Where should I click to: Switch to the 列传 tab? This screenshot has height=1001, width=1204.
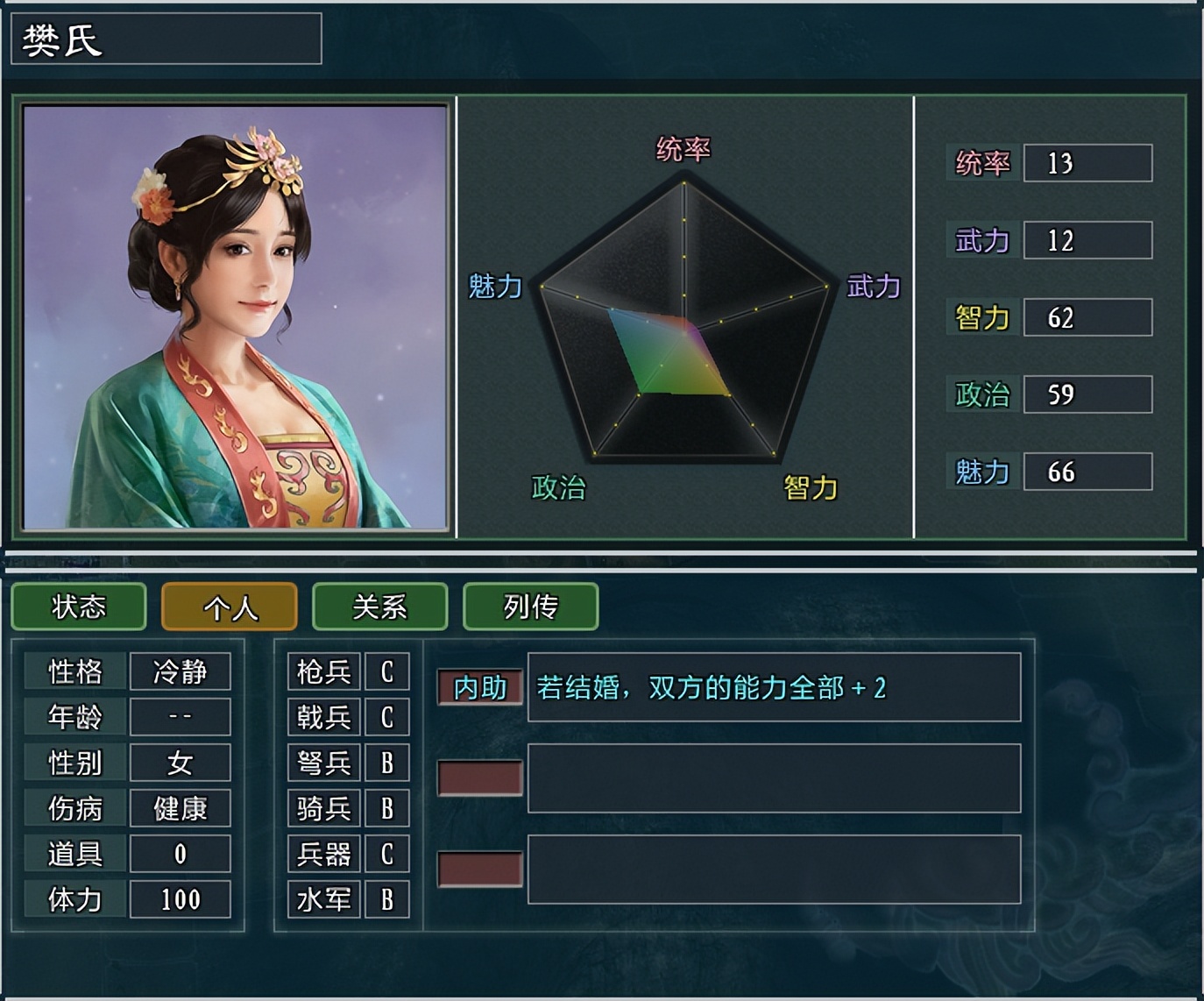click(530, 607)
